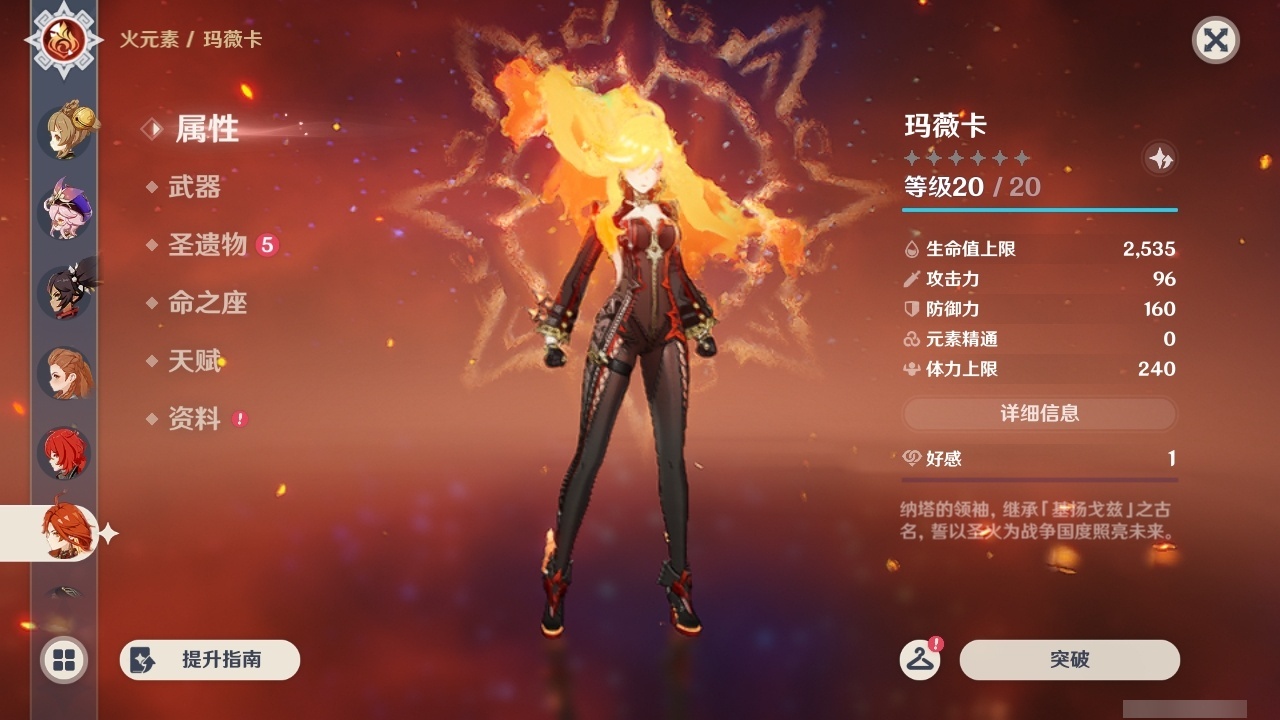1280x720 pixels.
Task: Switch to the 武器 weapon tab
Action: (x=196, y=188)
